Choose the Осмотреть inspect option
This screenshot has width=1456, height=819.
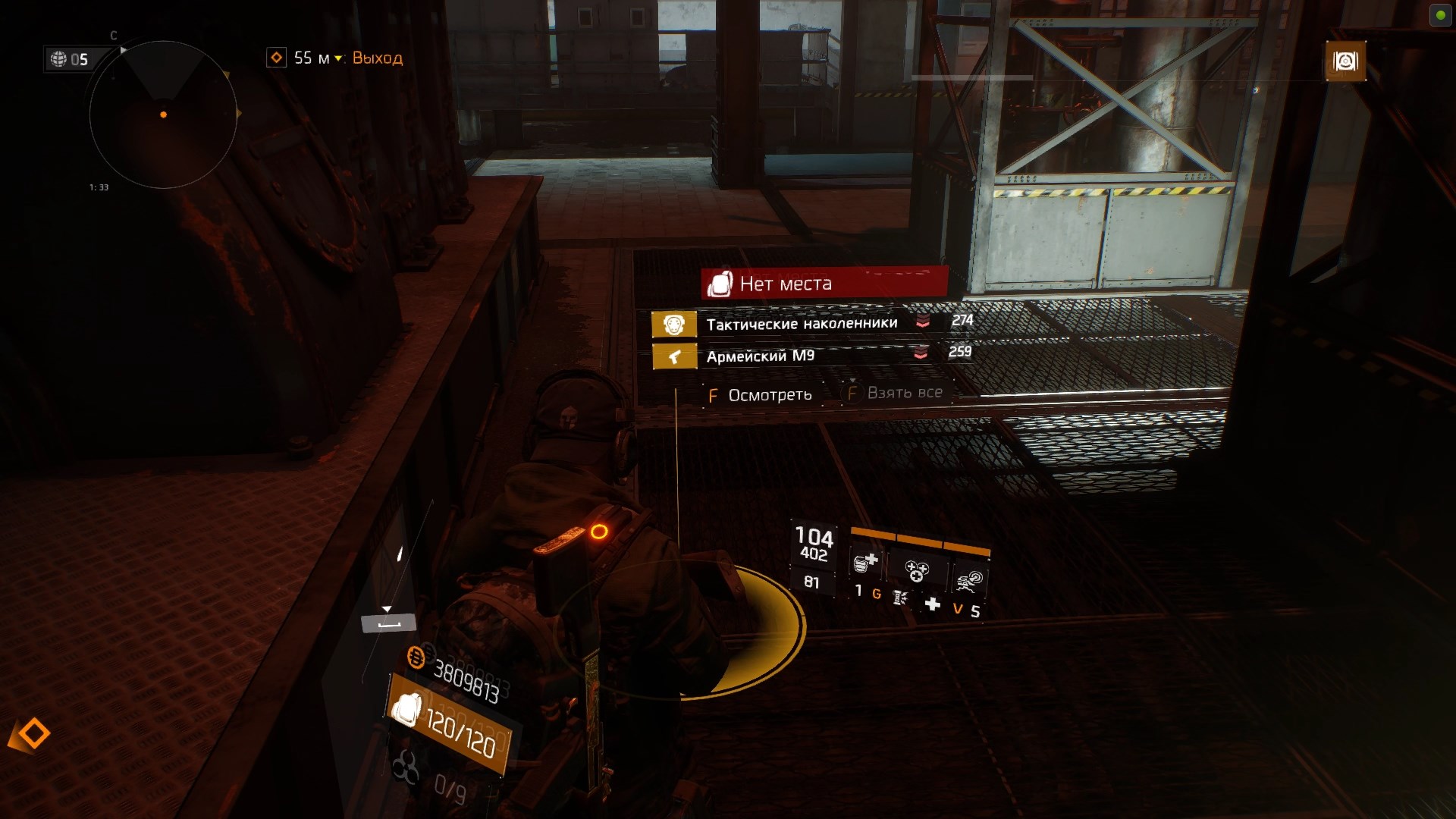(761, 395)
